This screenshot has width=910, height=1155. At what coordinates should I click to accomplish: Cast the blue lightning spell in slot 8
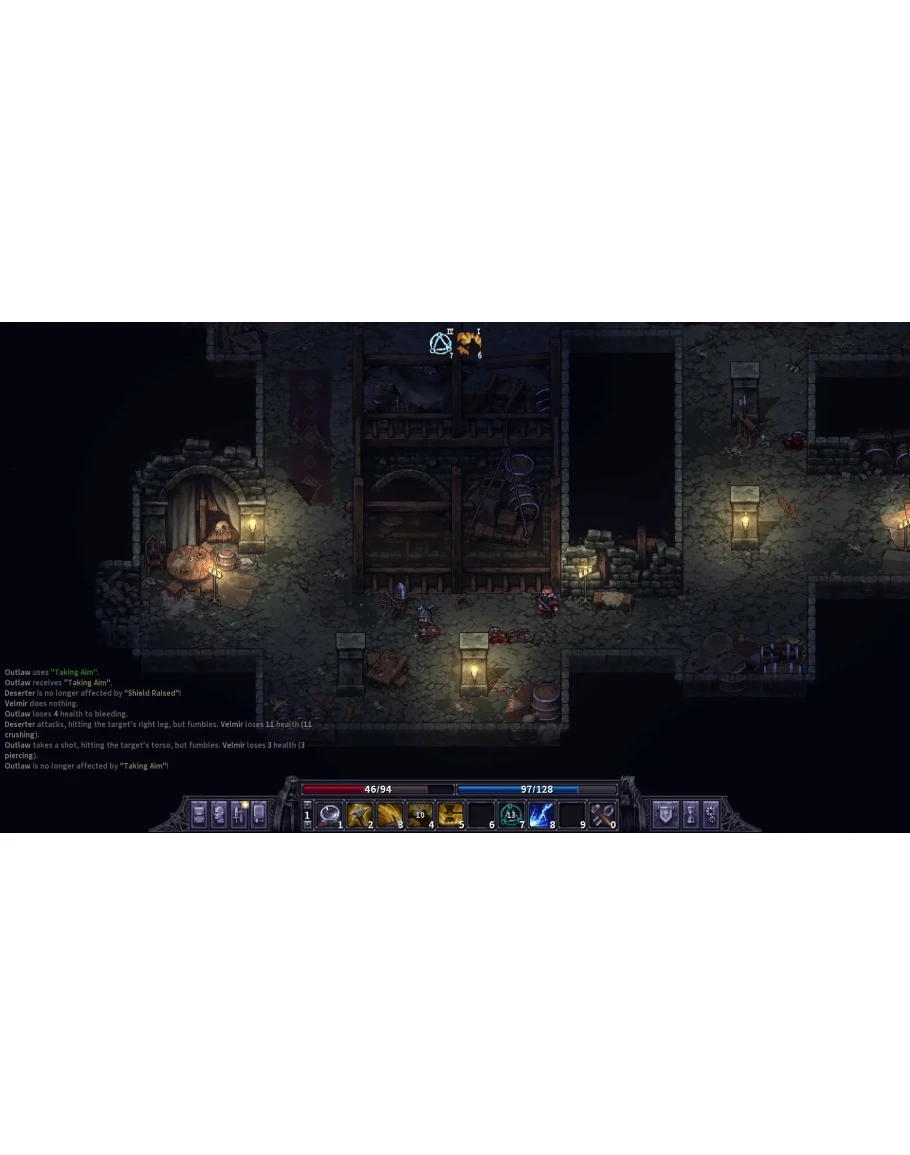click(x=541, y=815)
